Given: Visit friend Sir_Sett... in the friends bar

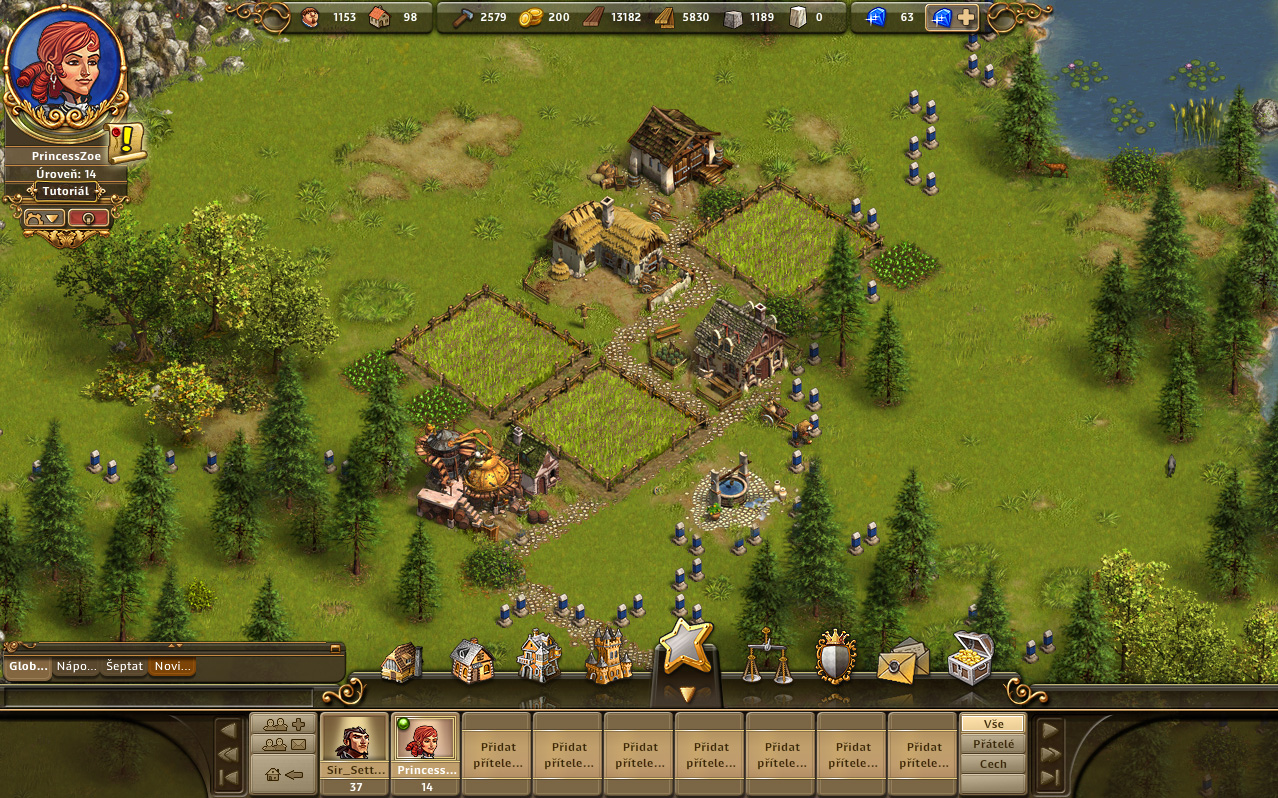Looking at the screenshot, I should click(354, 745).
